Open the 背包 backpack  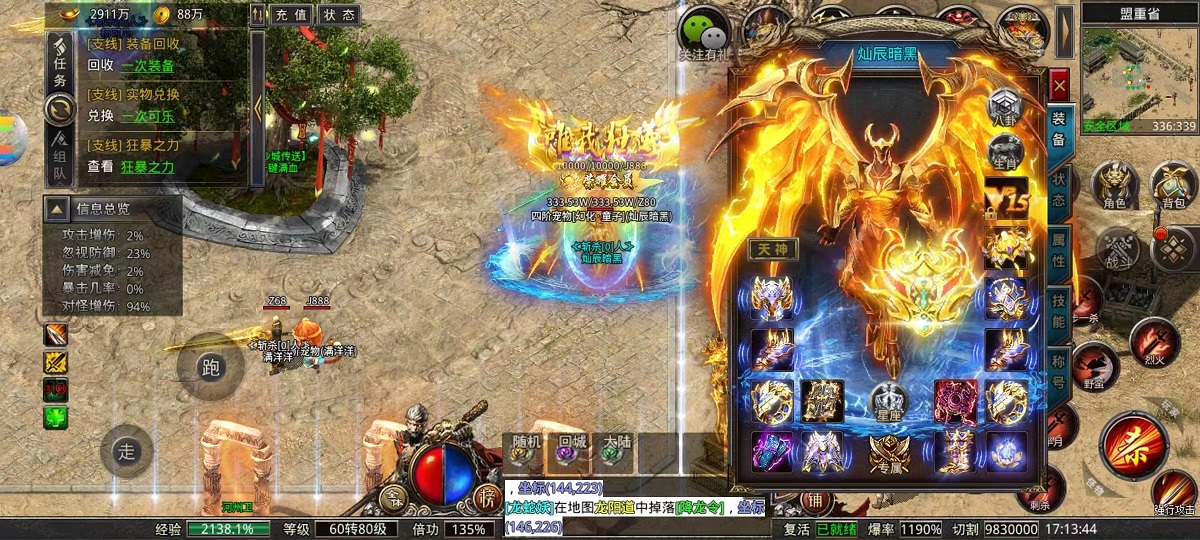[1173, 187]
